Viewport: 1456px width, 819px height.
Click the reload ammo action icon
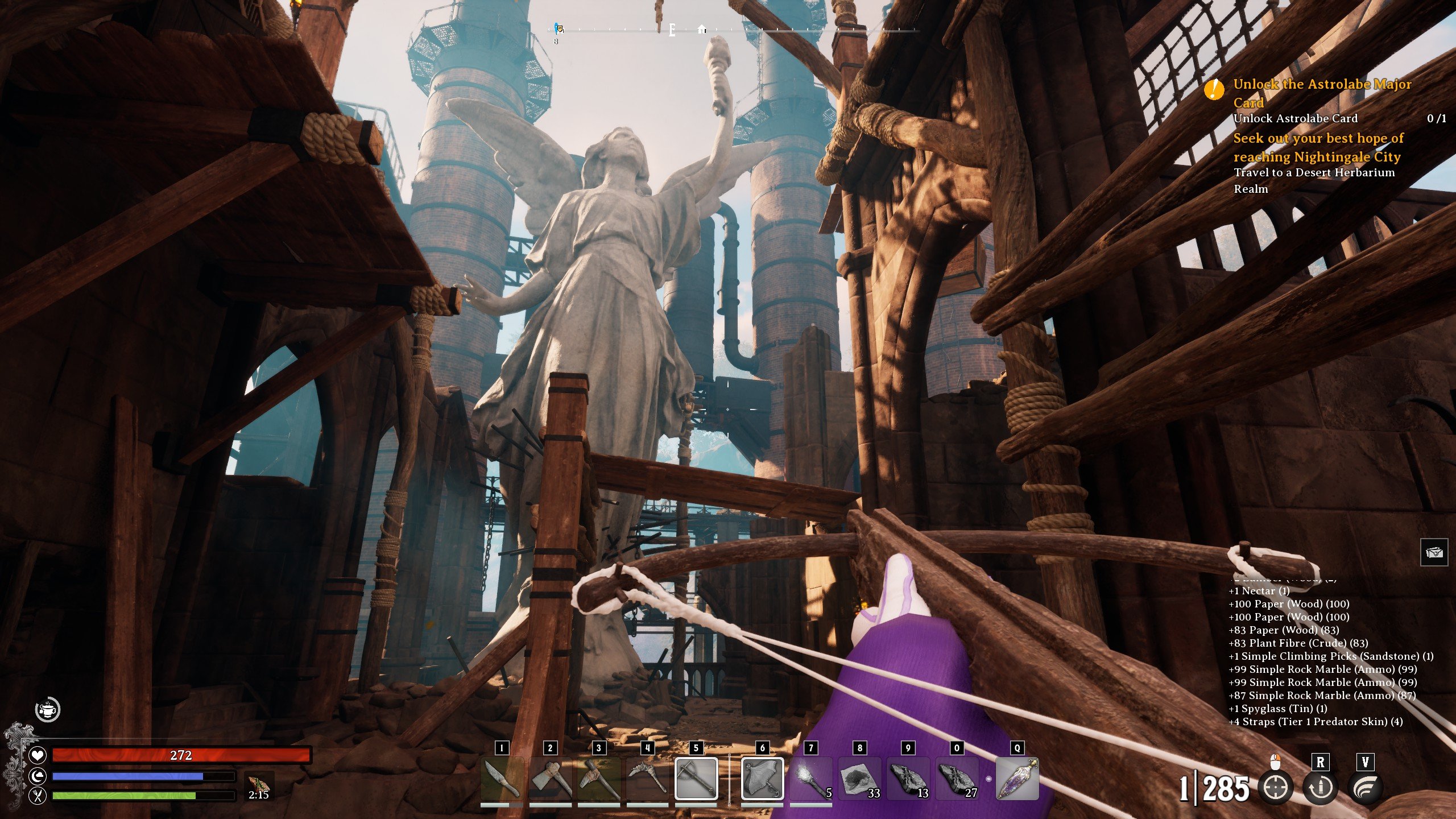(1321, 788)
